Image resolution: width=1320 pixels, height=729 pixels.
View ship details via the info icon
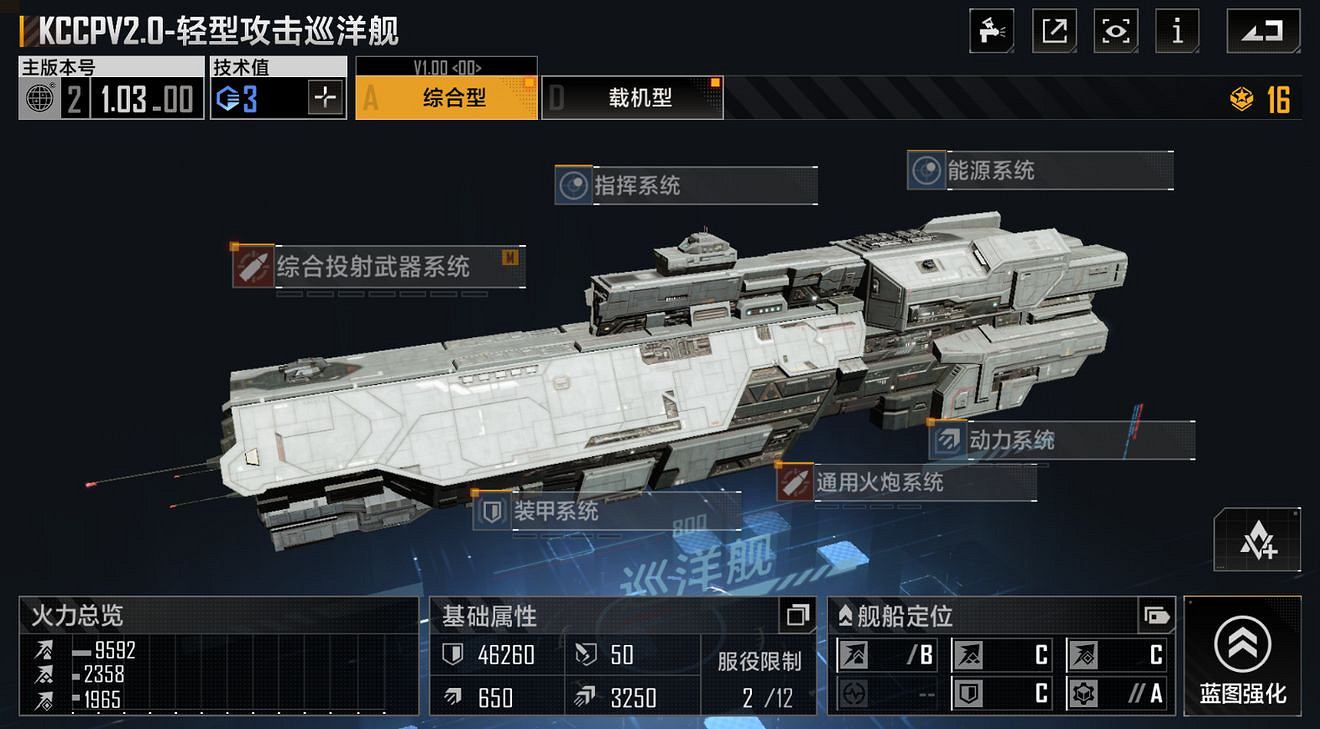click(1177, 30)
